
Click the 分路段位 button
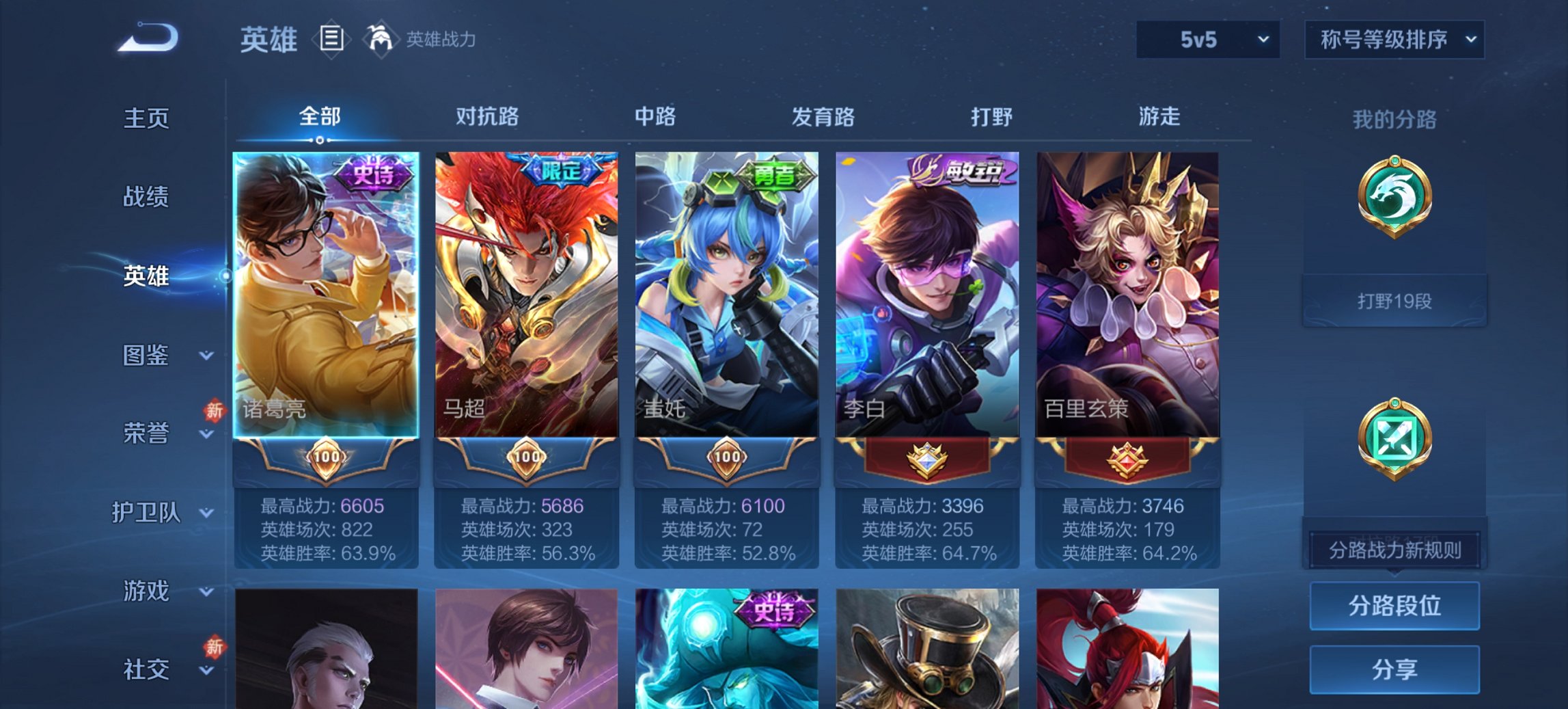[x=1394, y=606]
